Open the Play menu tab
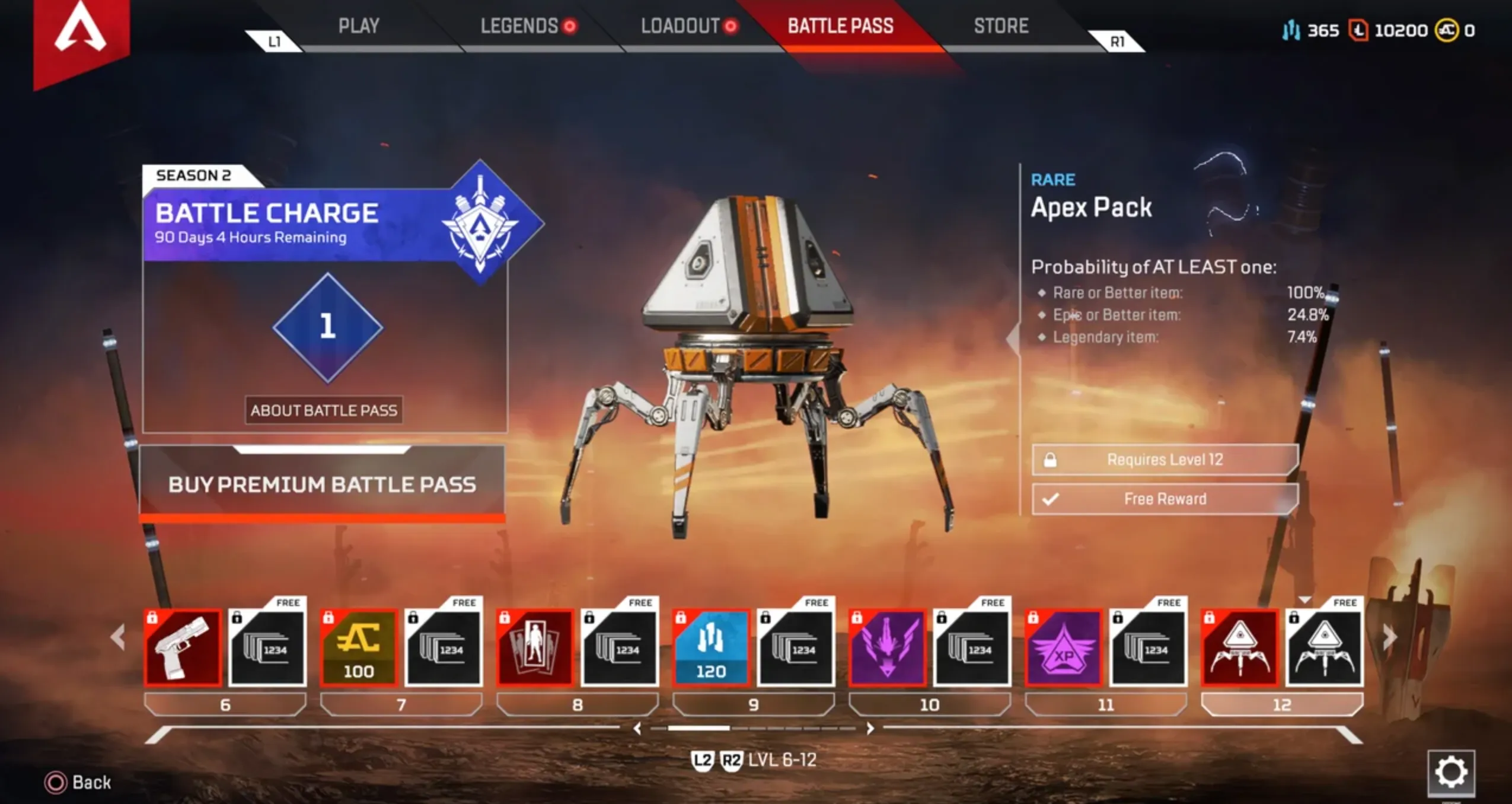The width and height of the screenshot is (1512, 804). tap(359, 26)
